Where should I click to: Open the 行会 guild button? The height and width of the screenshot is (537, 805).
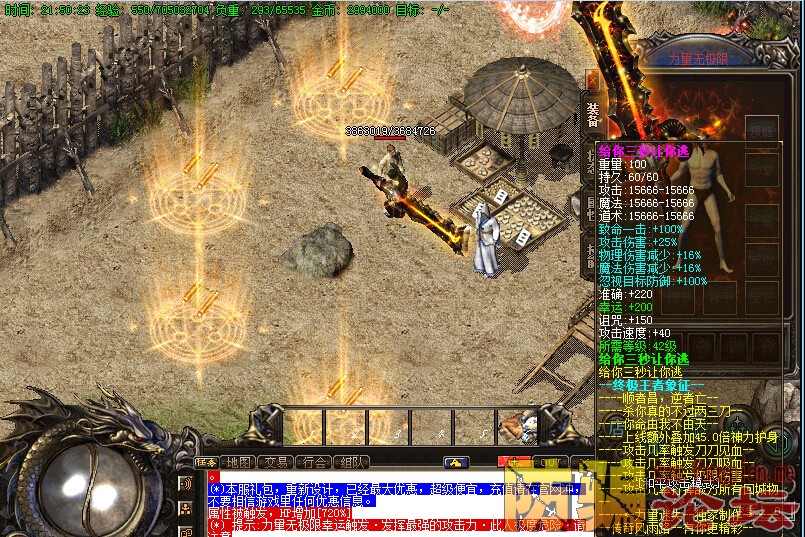314,462
